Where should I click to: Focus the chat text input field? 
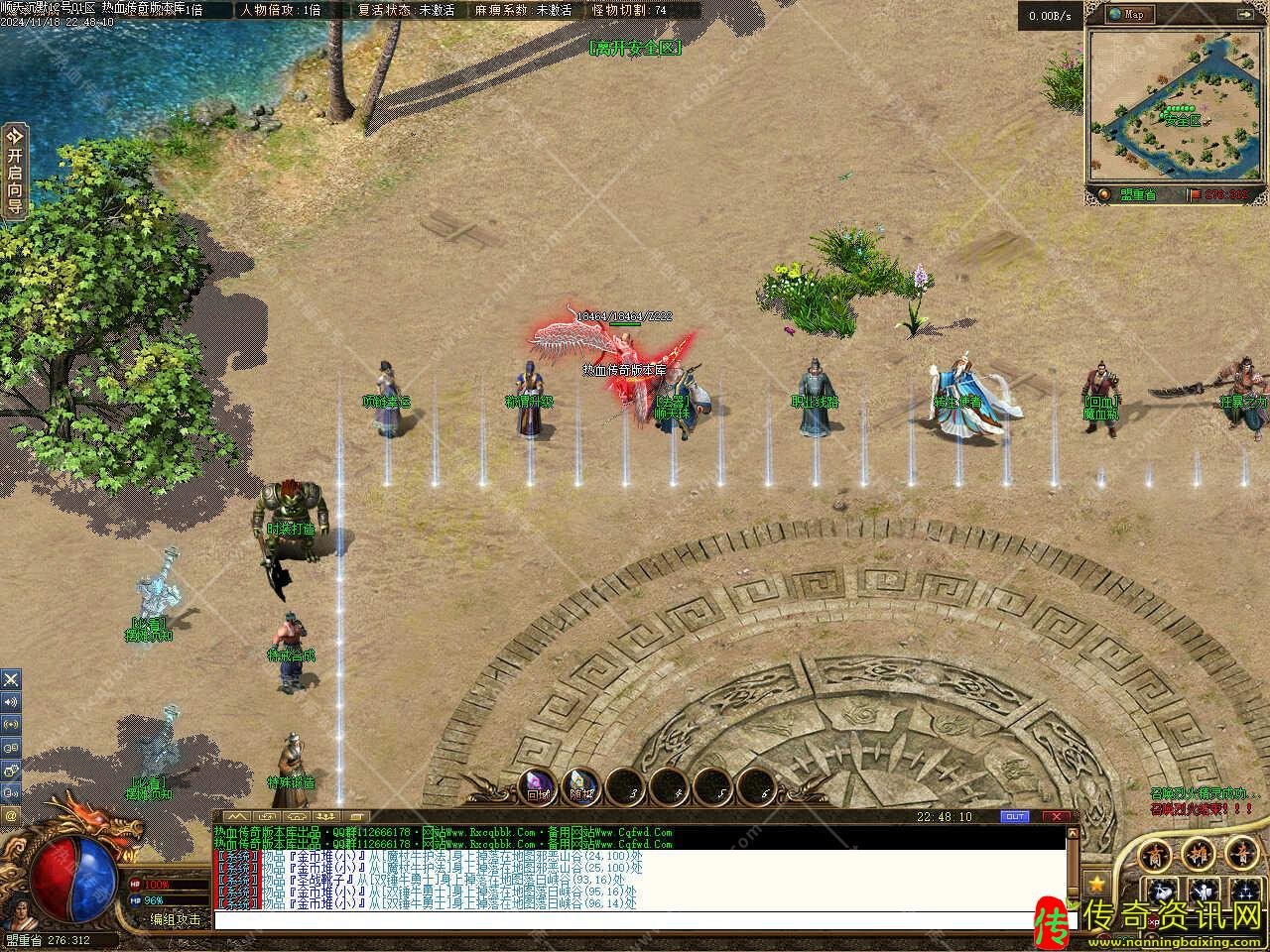coord(635,920)
